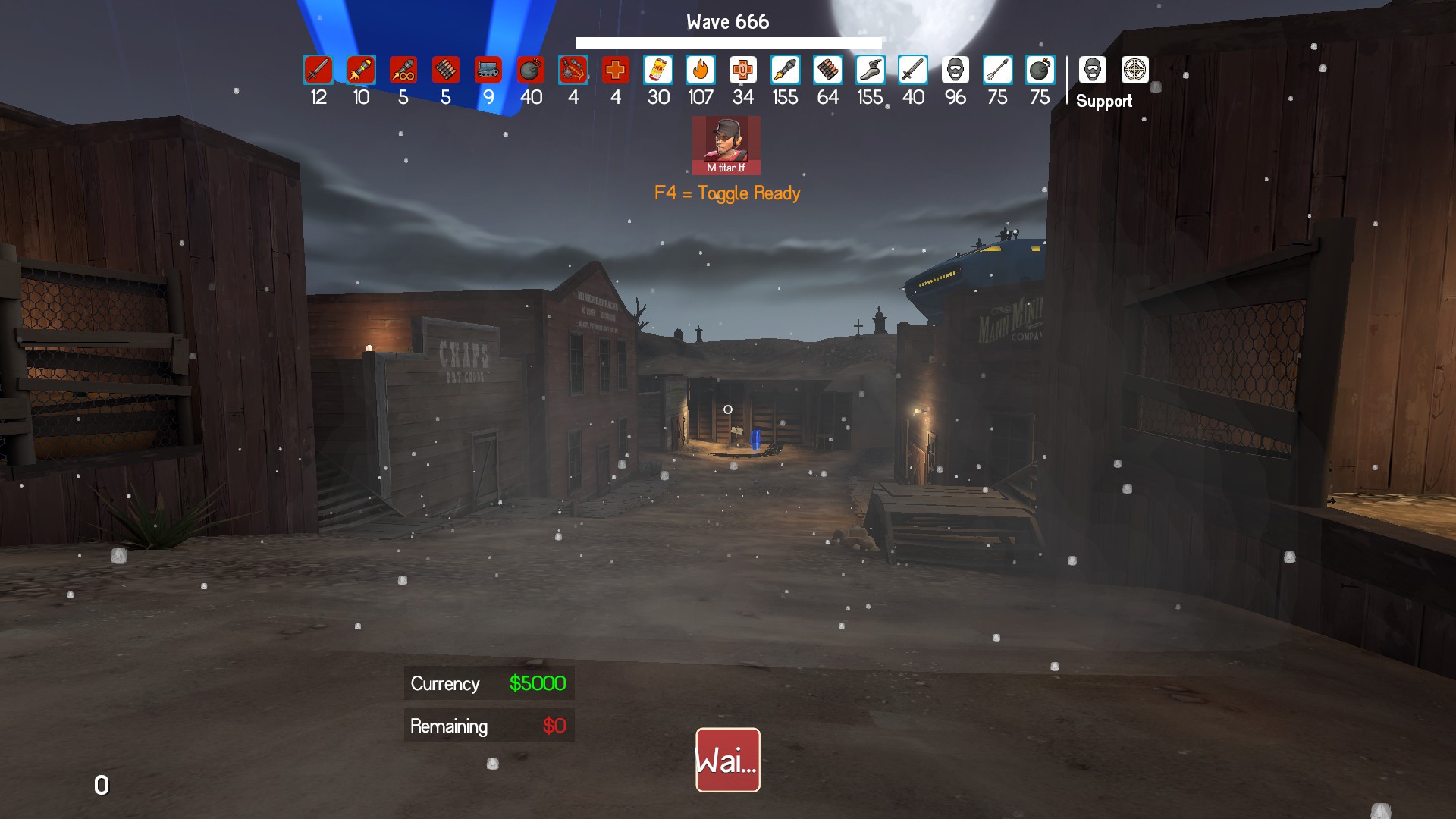Select the red tank enemy icon

(488, 71)
